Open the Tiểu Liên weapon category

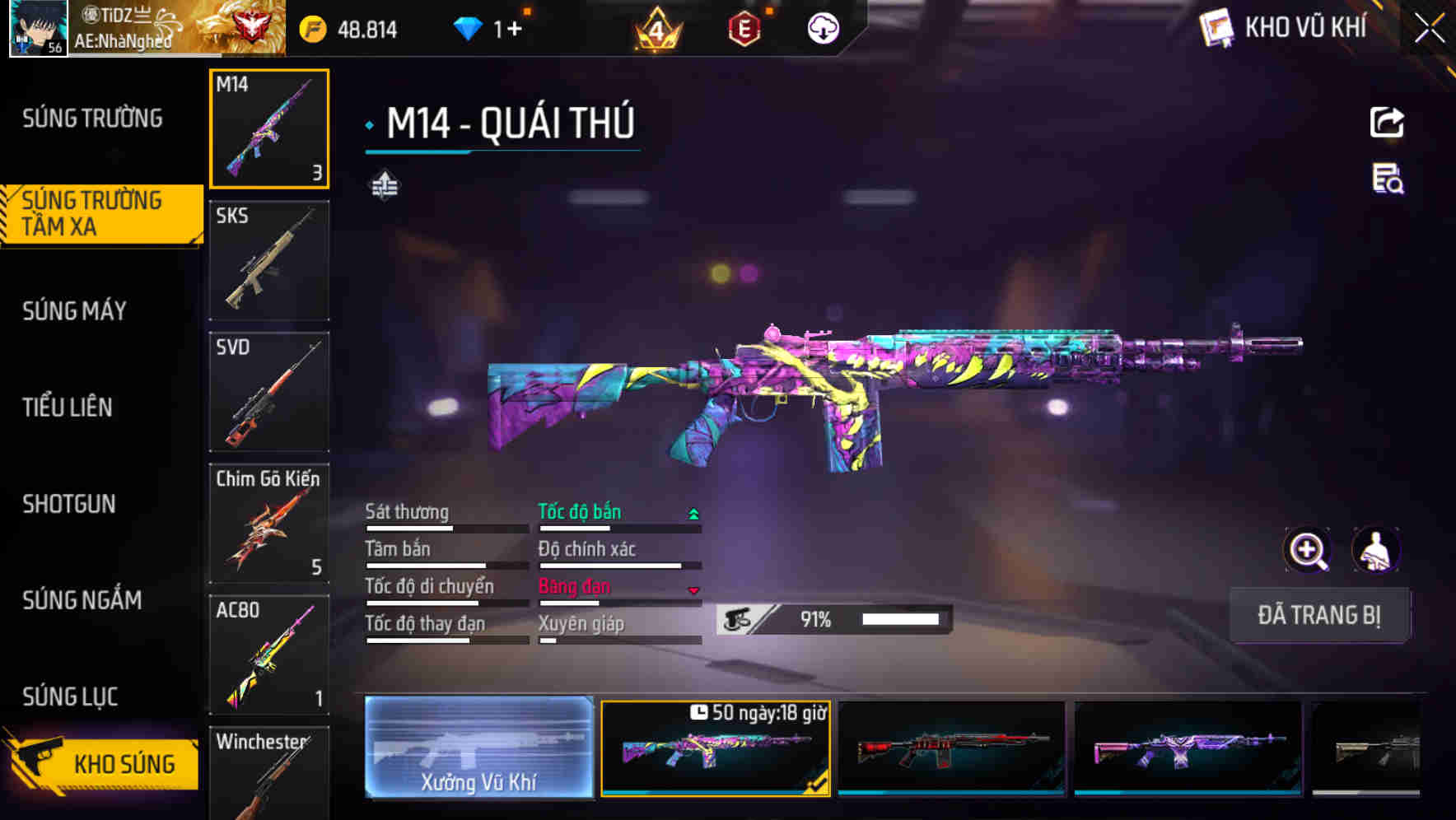(x=68, y=407)
